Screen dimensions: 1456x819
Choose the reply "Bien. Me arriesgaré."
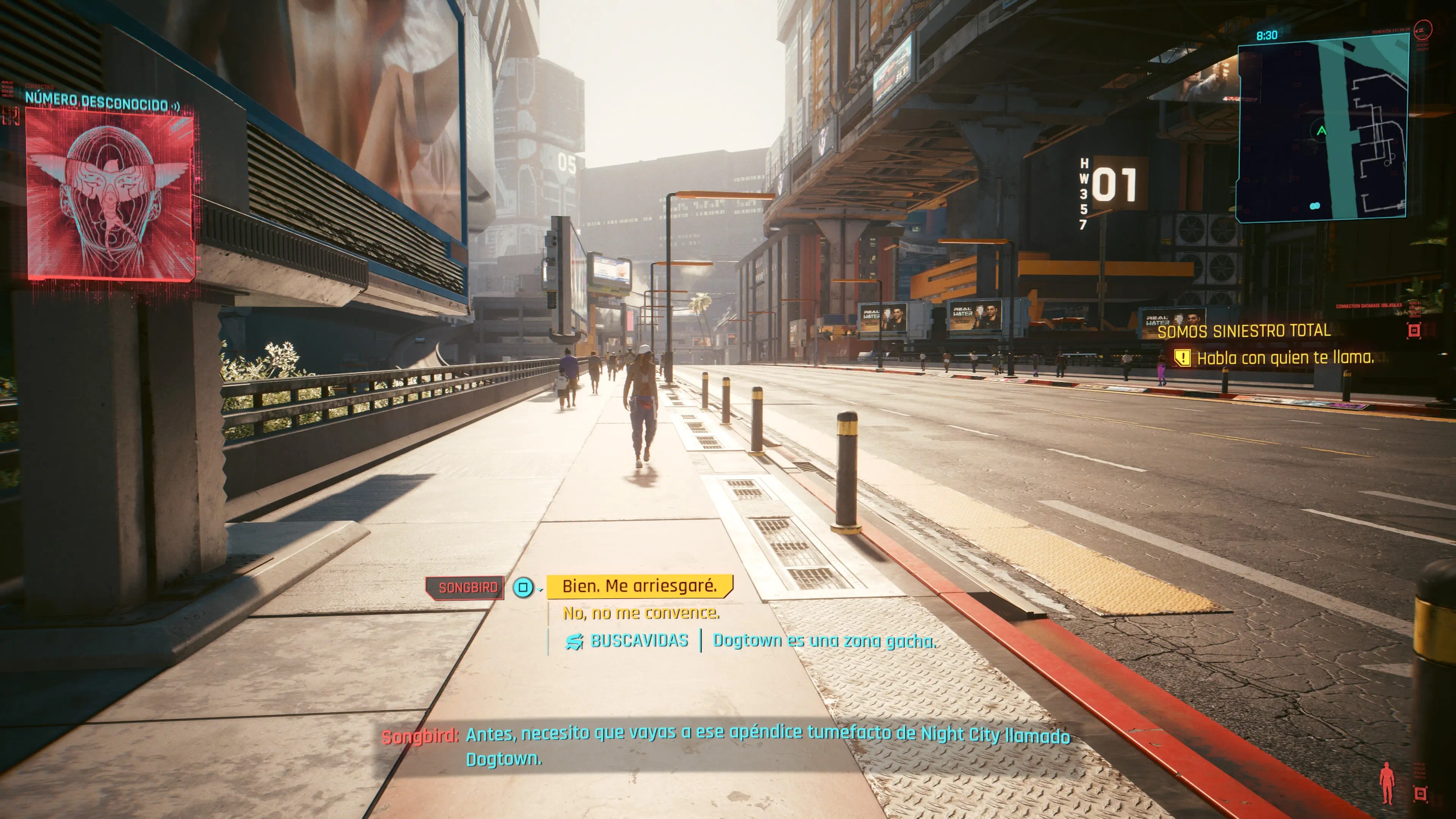click(639, 586)
